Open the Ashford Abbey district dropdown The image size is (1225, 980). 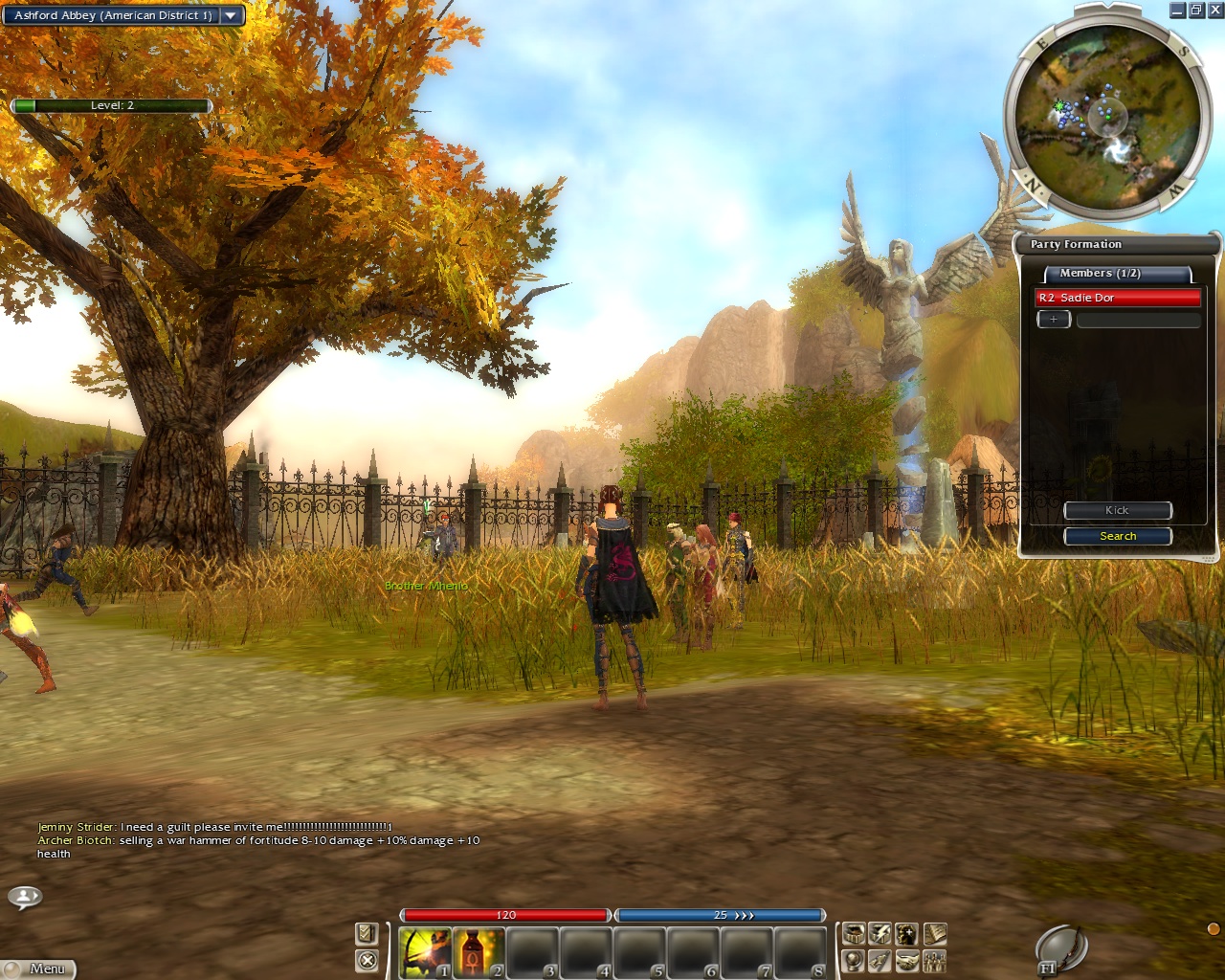tap(230, 15)
